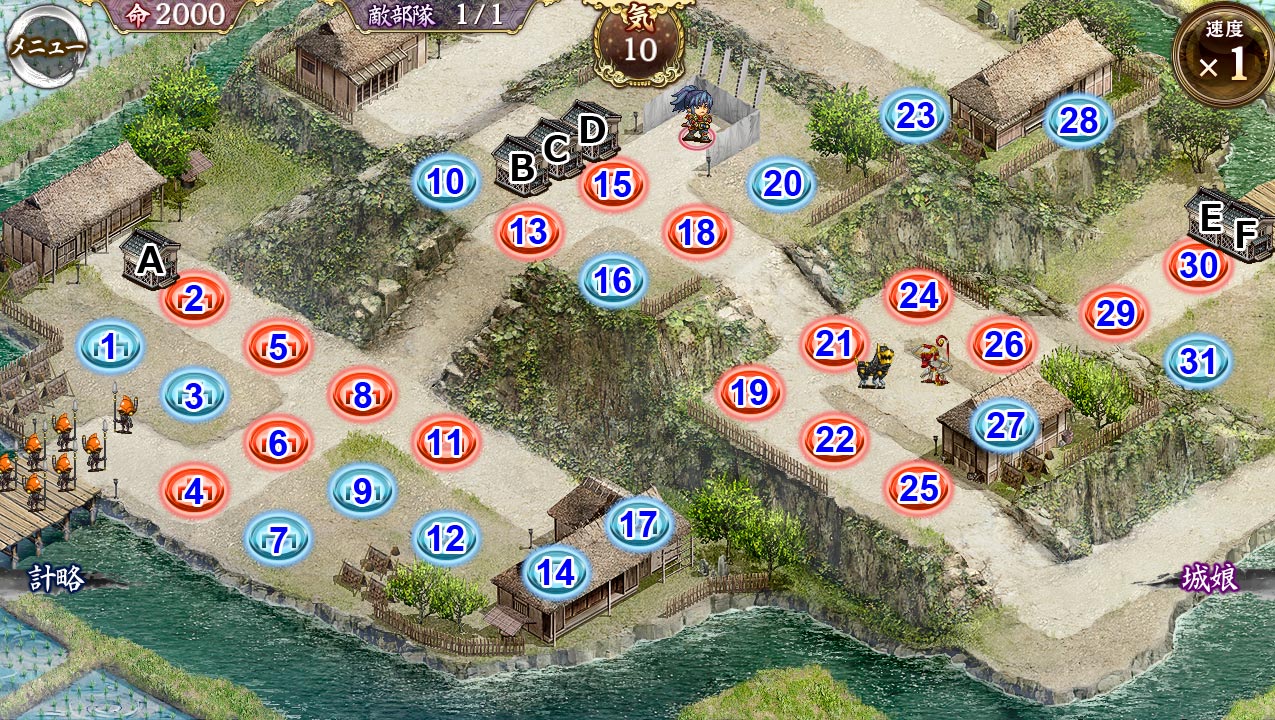Choose red deployment tile 18
This screenshot has height=720, width=1275.
tap(698, 233)
